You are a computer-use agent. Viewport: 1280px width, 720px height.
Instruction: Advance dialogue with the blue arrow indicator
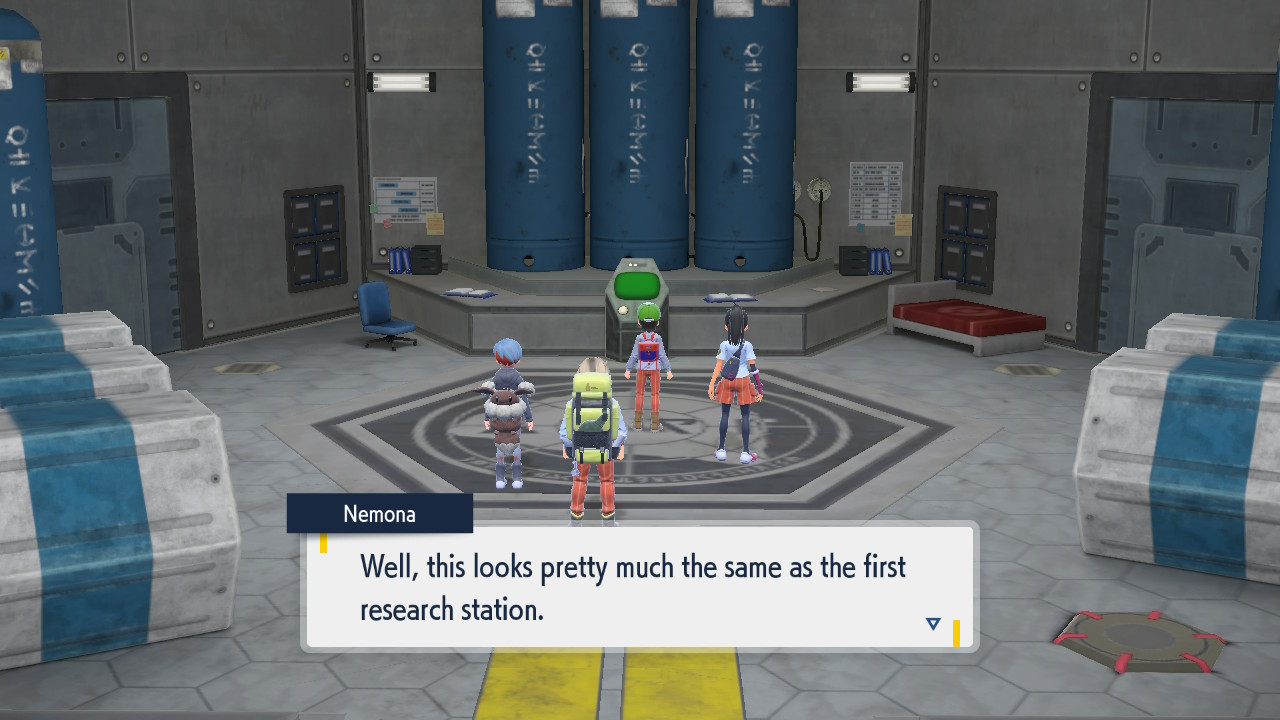click(x=933, y=624)
